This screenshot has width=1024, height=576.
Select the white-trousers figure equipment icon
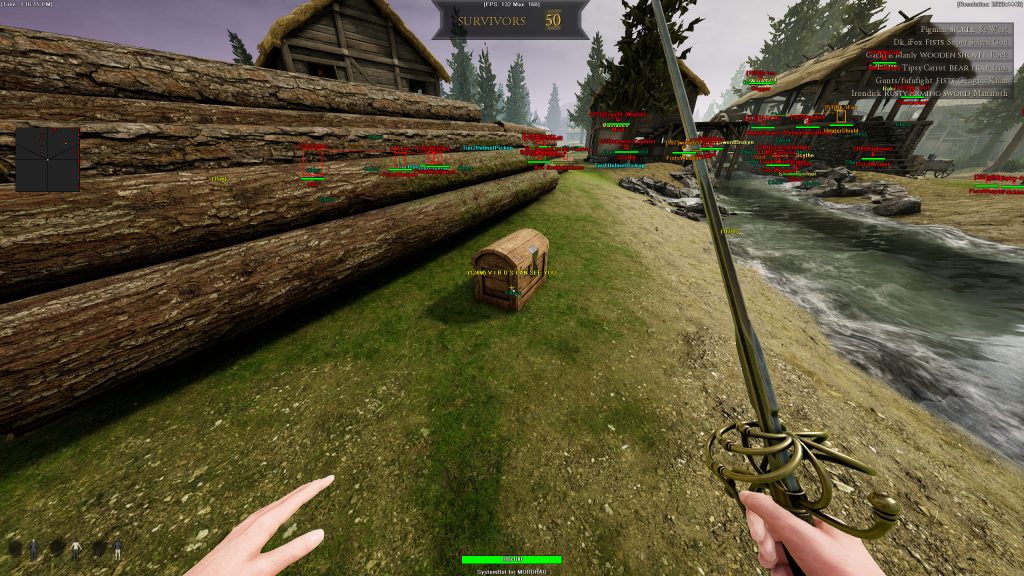[x=118, y=548]
